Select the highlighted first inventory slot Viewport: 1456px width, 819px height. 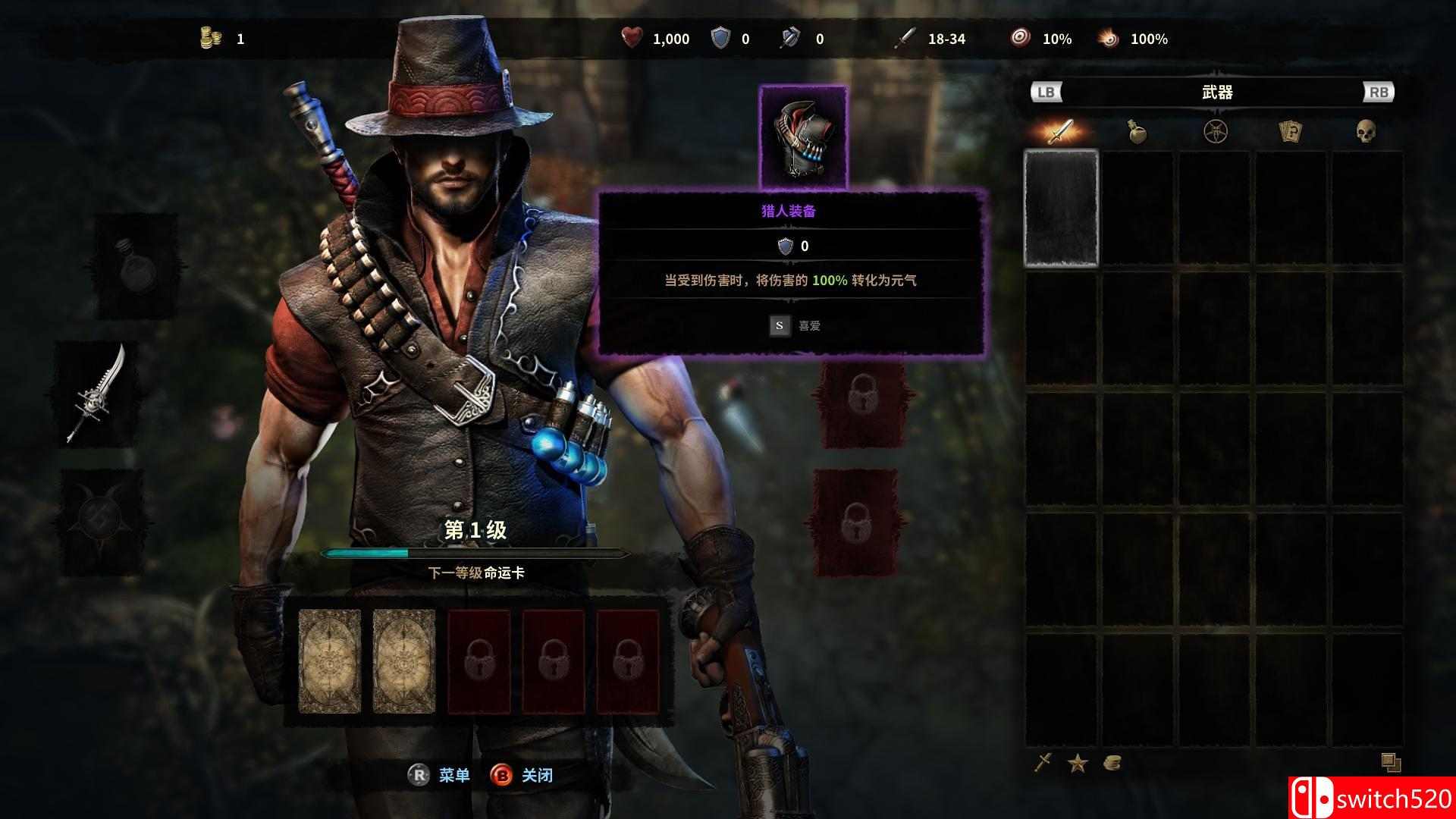point(1061,209)
